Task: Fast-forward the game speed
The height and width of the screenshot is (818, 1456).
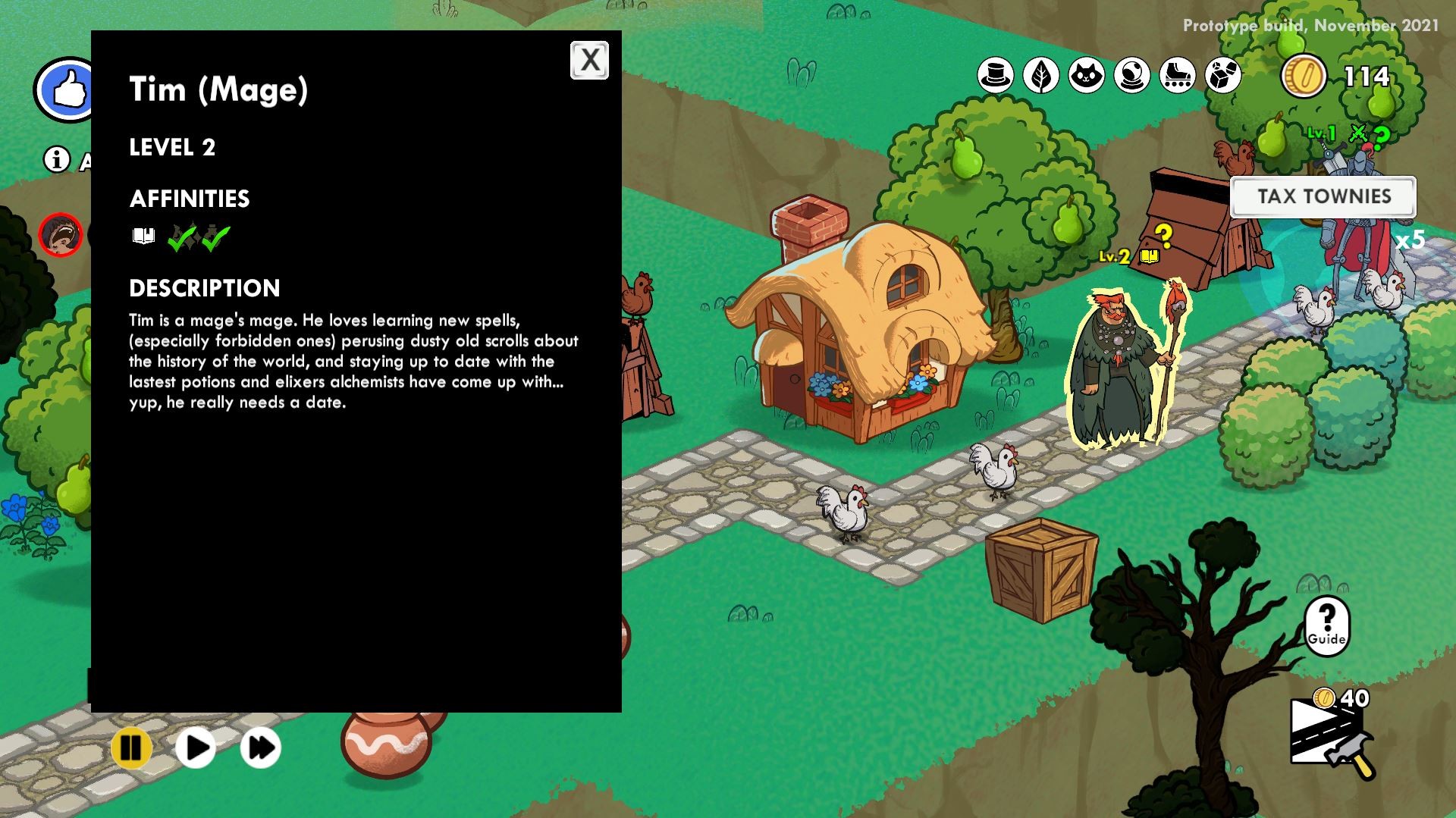Action: pos(260,747)
